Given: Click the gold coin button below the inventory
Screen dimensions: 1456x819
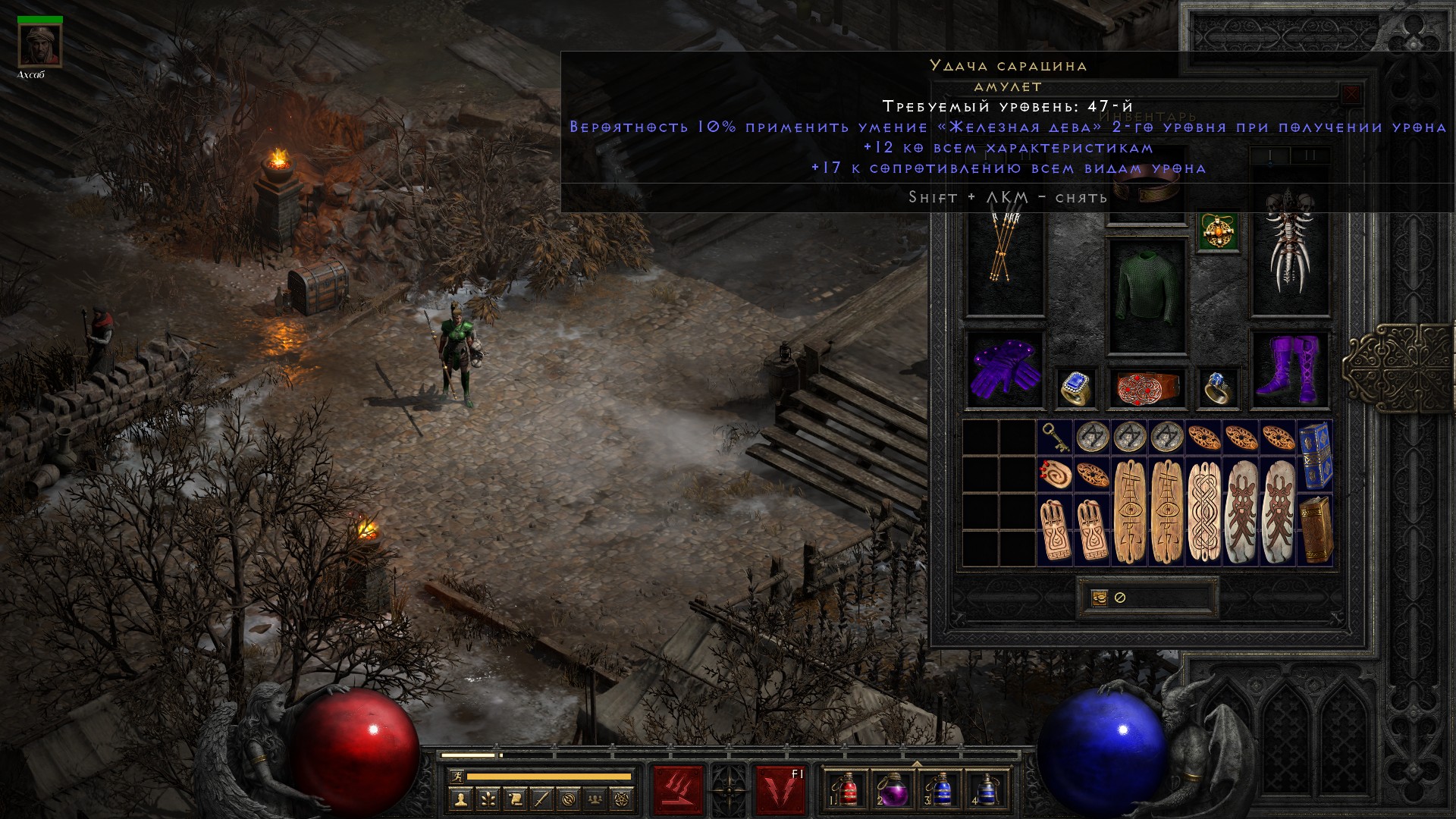Looking at the screenshot, I should click(x=1100, y=598).
